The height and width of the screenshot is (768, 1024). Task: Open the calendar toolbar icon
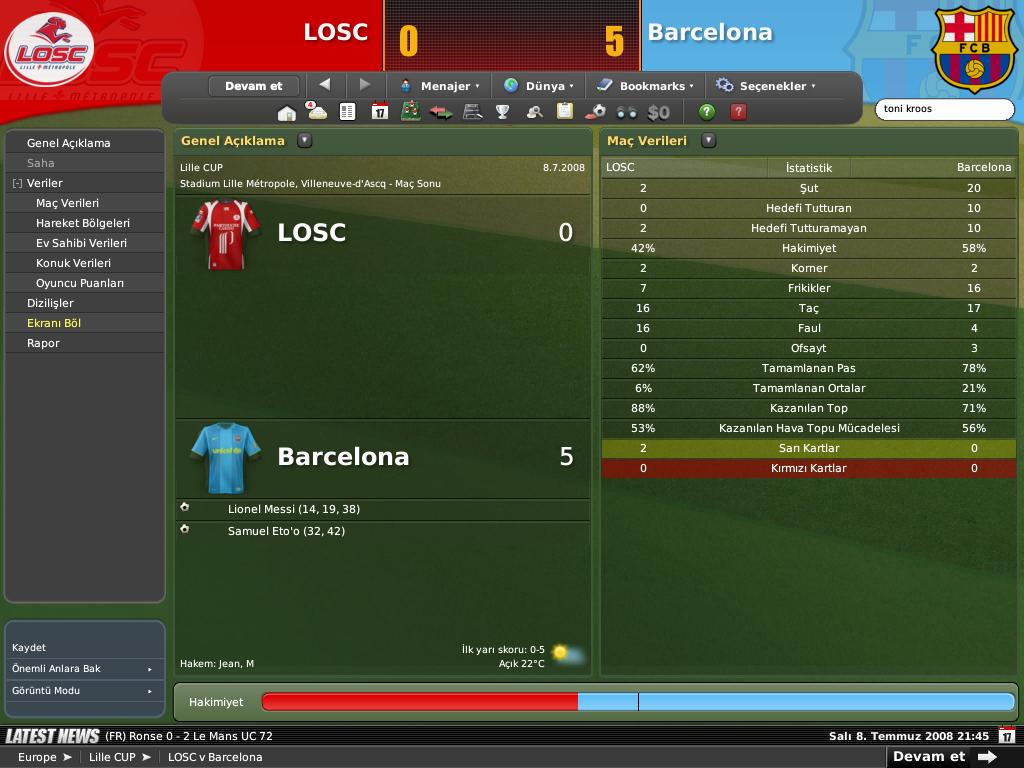click(x=380, y=112)
